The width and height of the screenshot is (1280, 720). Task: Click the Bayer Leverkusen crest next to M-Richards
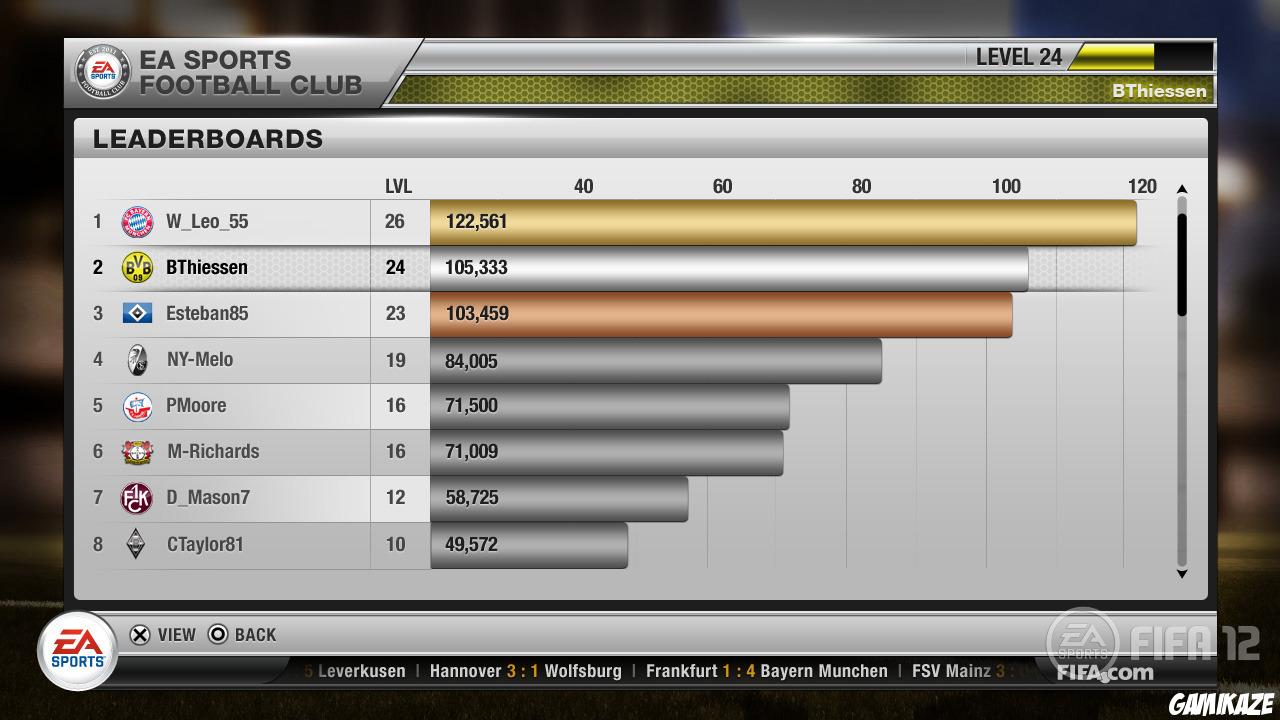tap(135, 451)
